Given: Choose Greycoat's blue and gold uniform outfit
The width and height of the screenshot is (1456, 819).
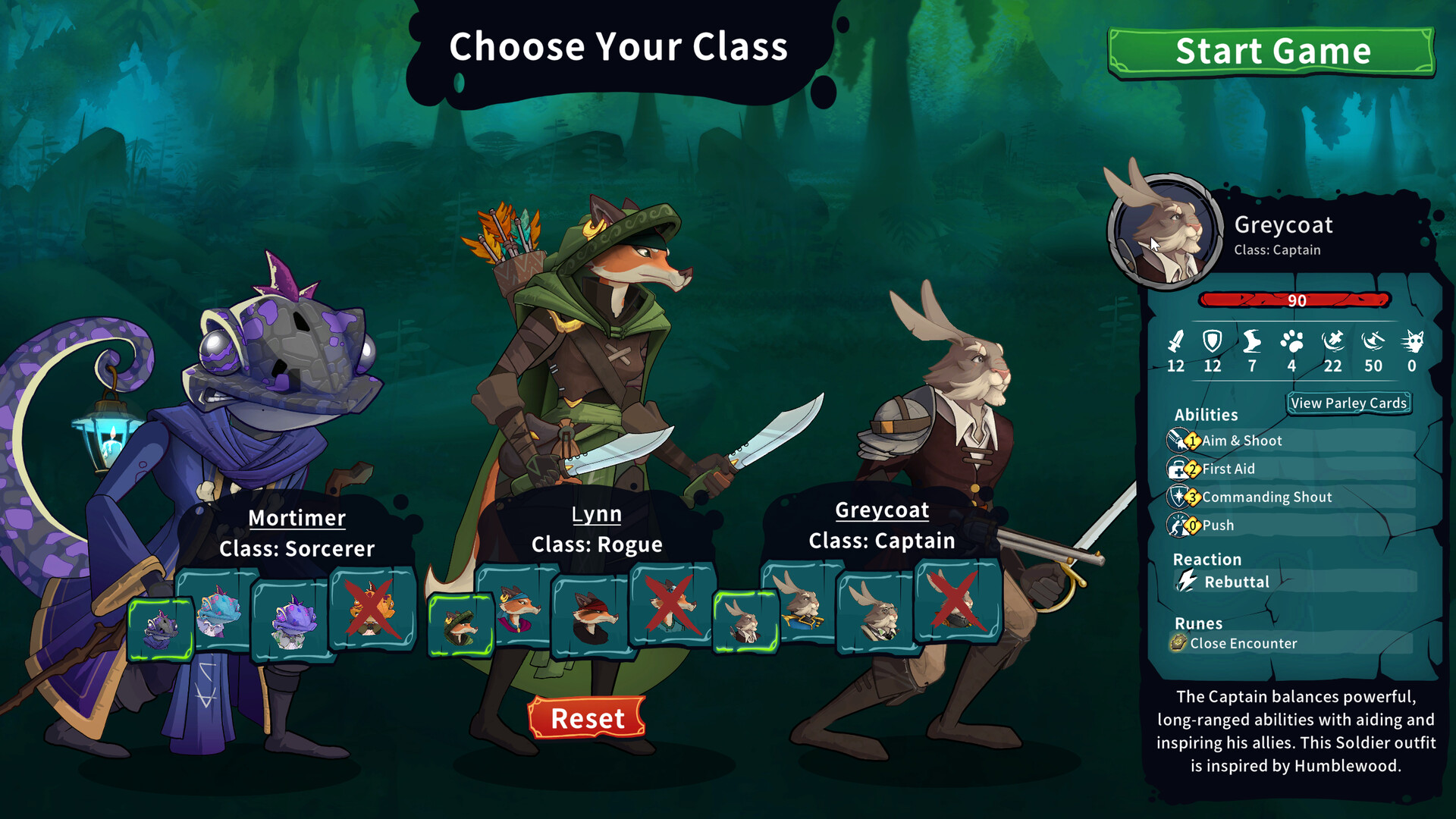Looking at the screenshot, I should coord(802,604).
